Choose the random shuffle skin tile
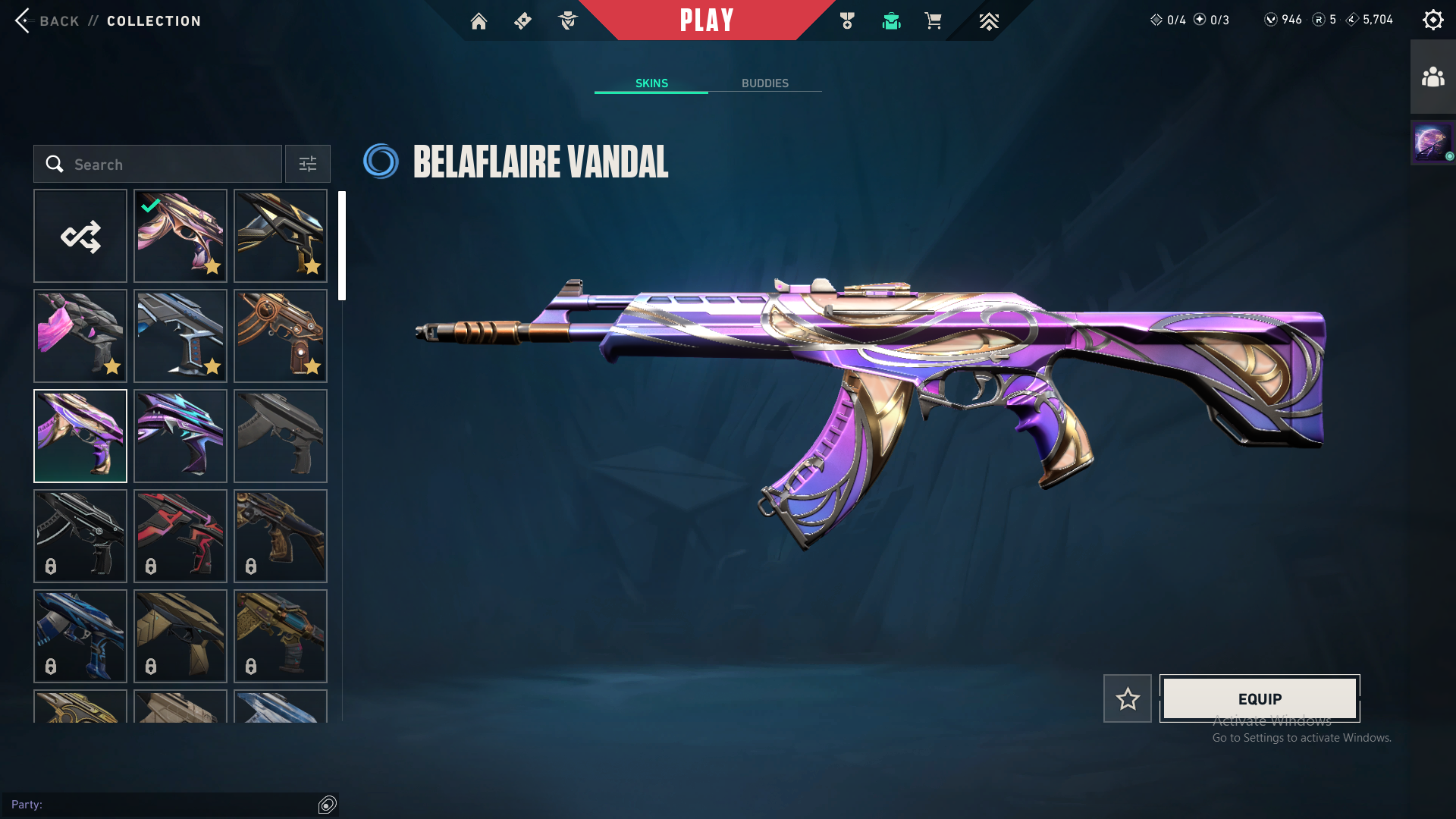 click(x=80, y=236)
